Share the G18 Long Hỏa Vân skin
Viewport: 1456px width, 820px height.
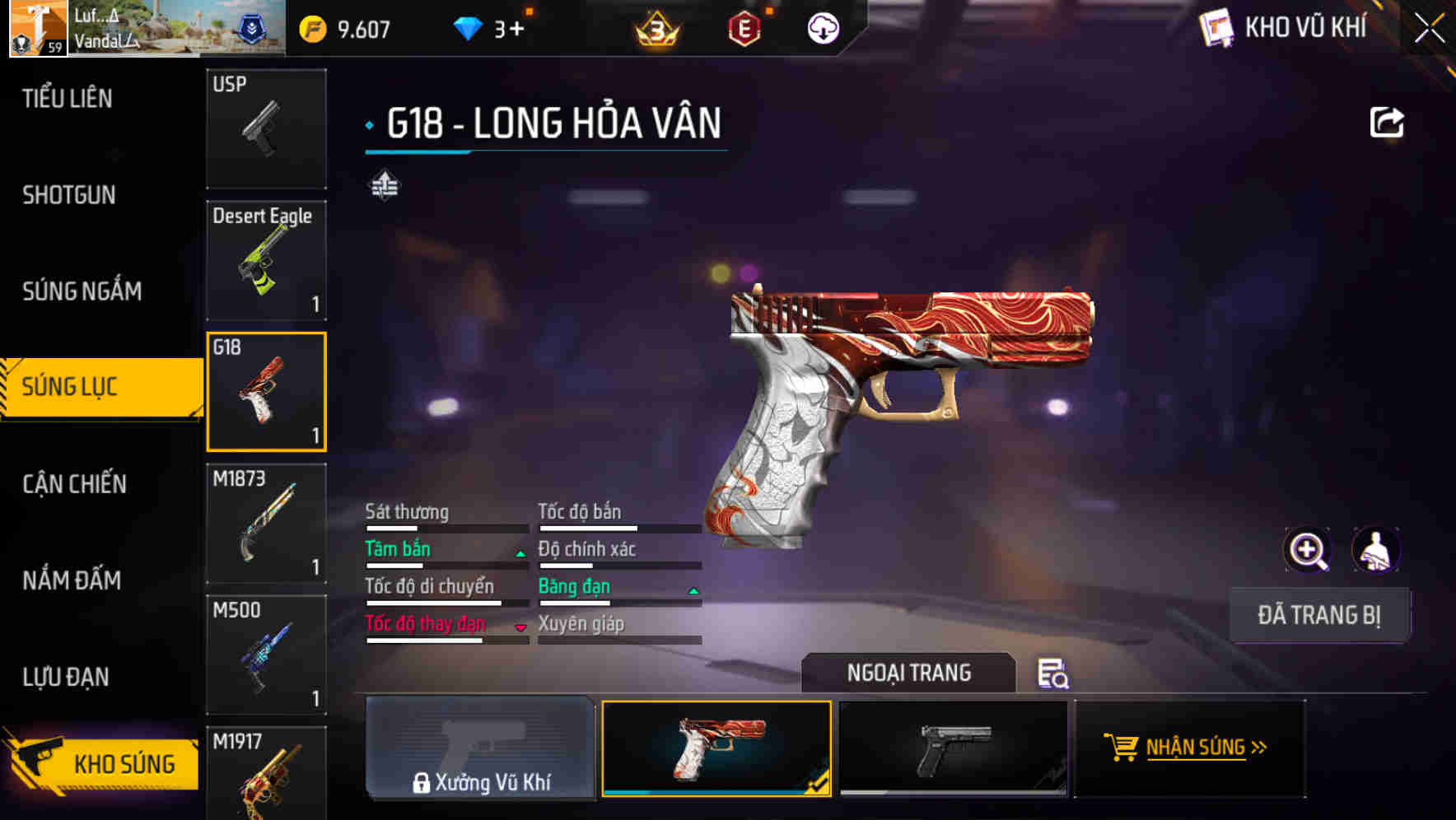click(x=1387, y=123)
